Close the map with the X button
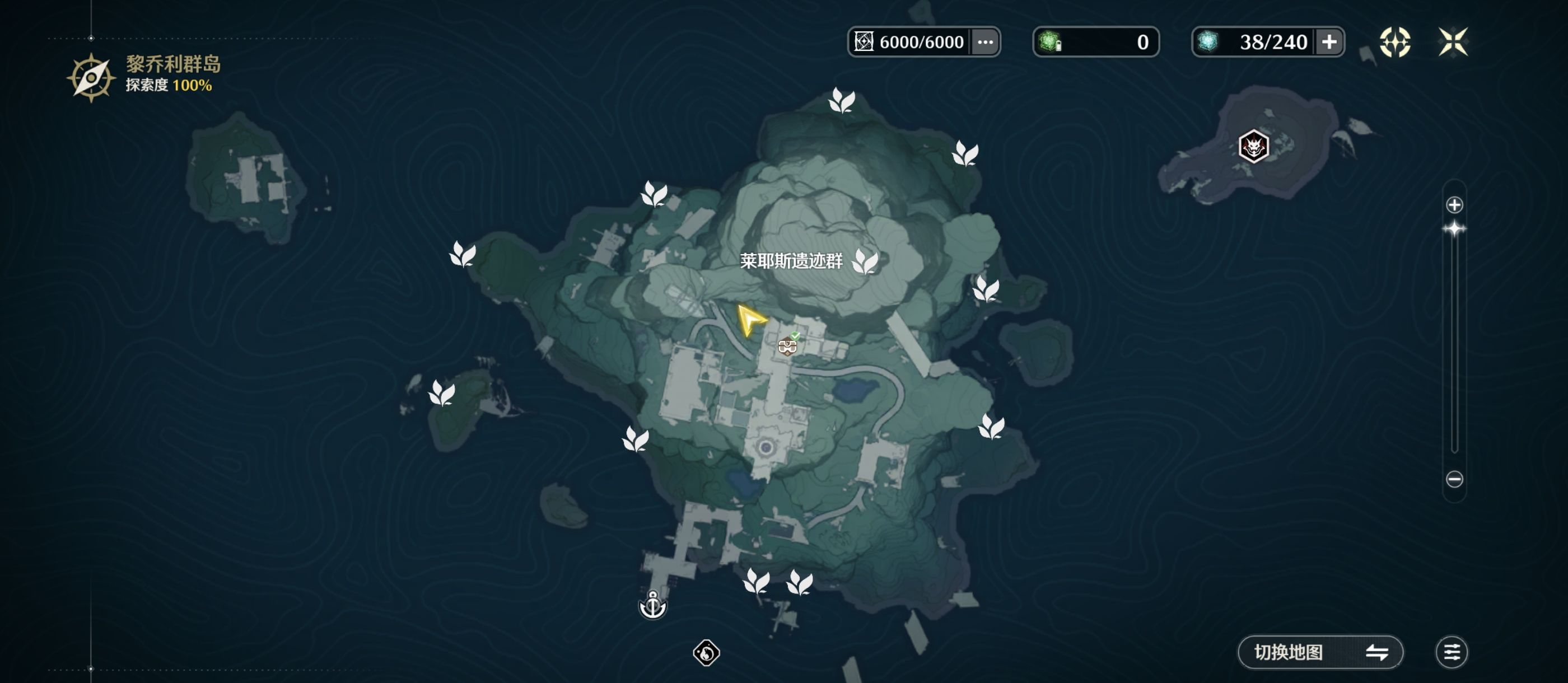This screenshot has width=1568, height=683. pyautogui.click(x=1452, y=42)
